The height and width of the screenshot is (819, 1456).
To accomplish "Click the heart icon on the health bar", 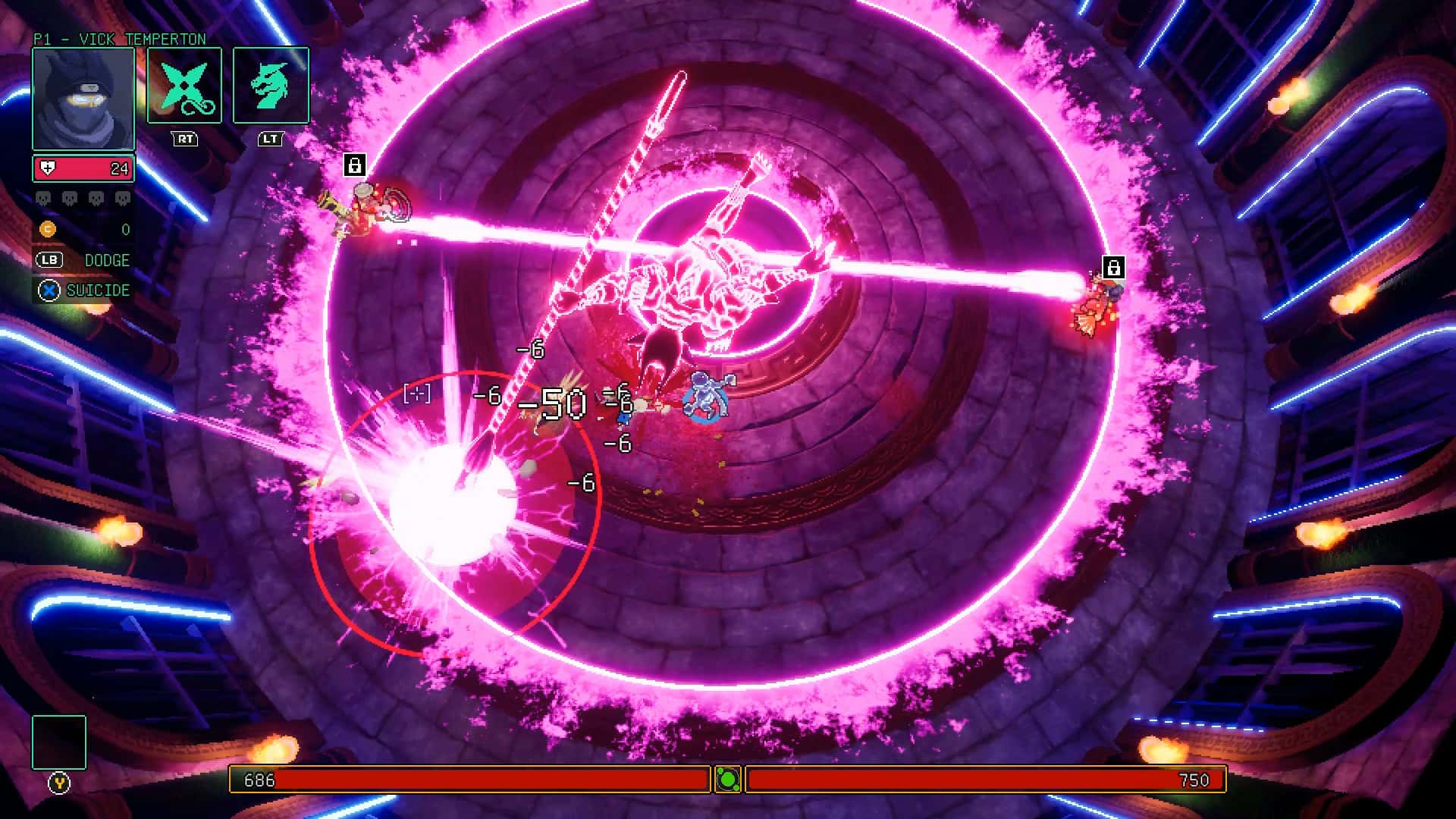I will coord(48,168).
